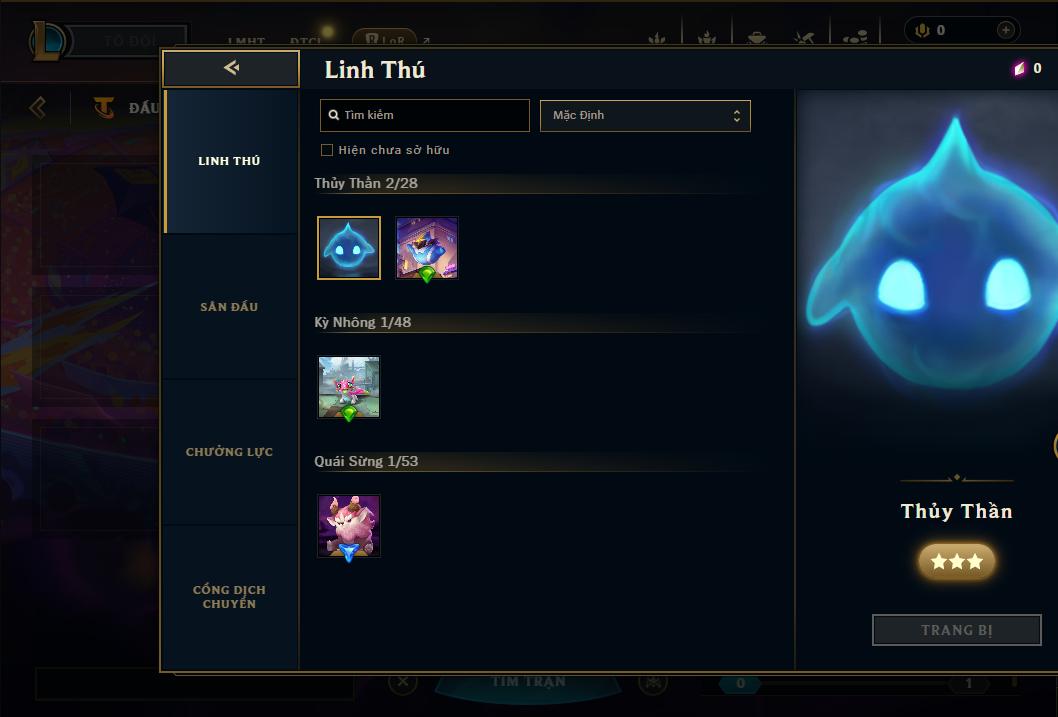1058x717 pixels.
Task: Select the Chưởng Lực tab
Action: click(229, 452)
